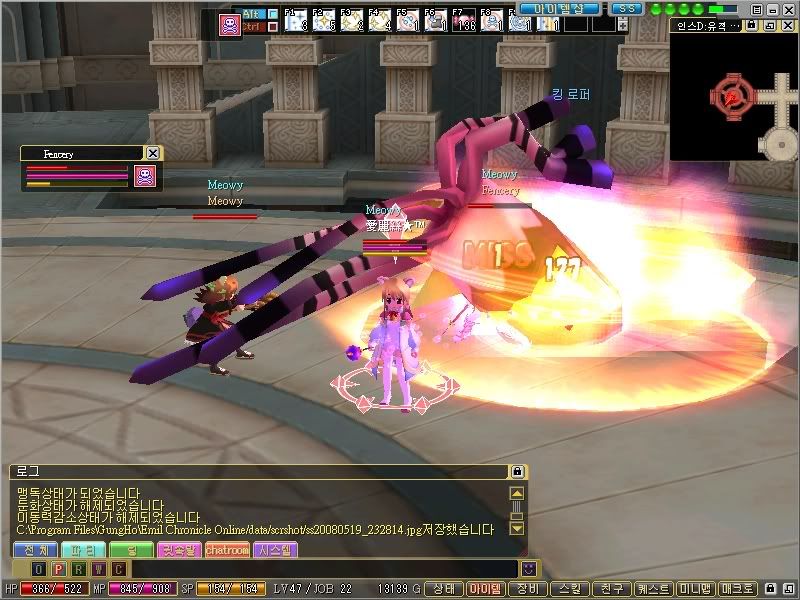
Task: Open the 스킬 (skills) window
Action: tap(570, 589)
